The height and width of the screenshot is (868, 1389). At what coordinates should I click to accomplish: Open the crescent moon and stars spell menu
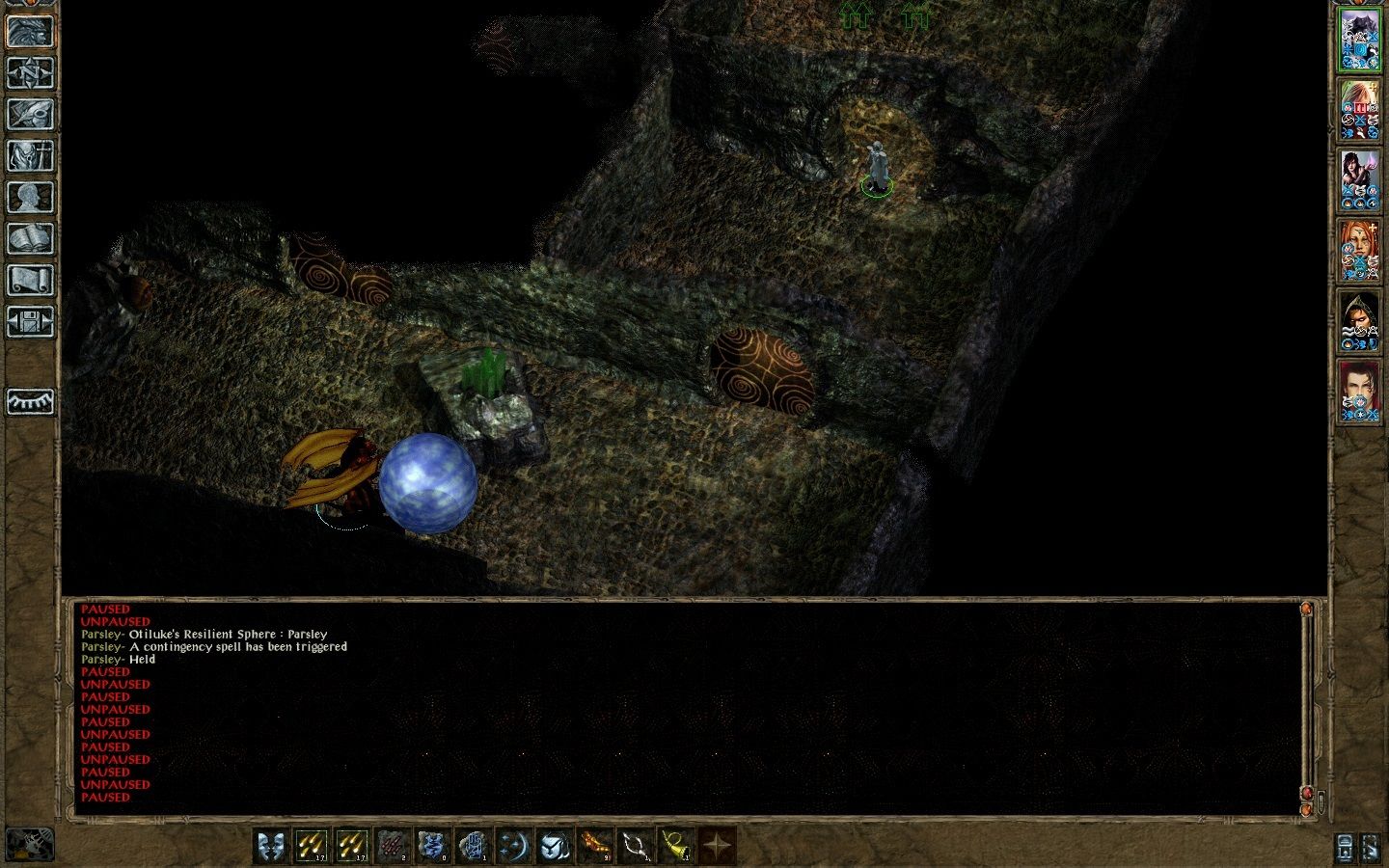coord(513,846)
